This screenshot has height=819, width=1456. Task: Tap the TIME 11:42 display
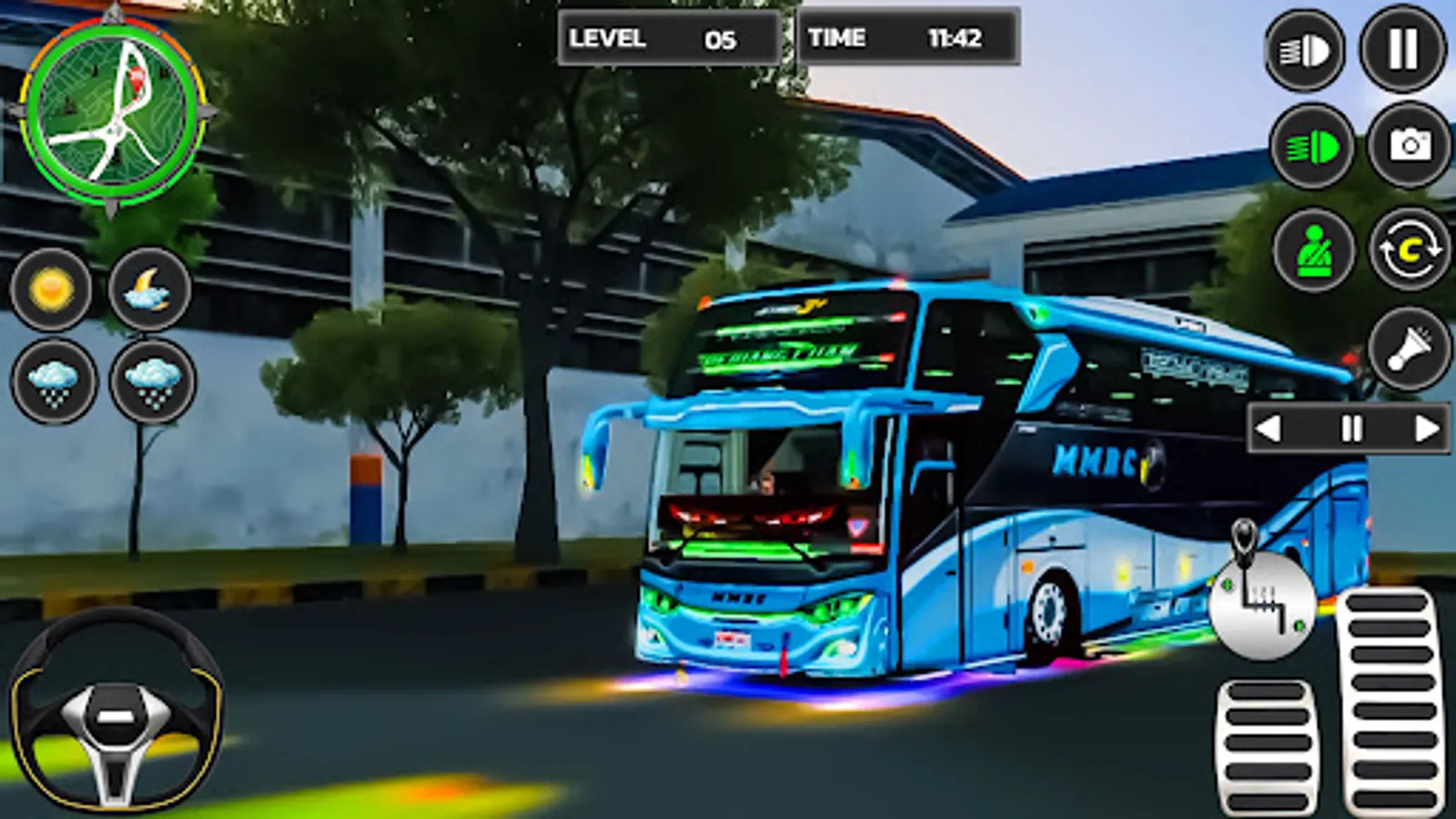tap(905, 38)
